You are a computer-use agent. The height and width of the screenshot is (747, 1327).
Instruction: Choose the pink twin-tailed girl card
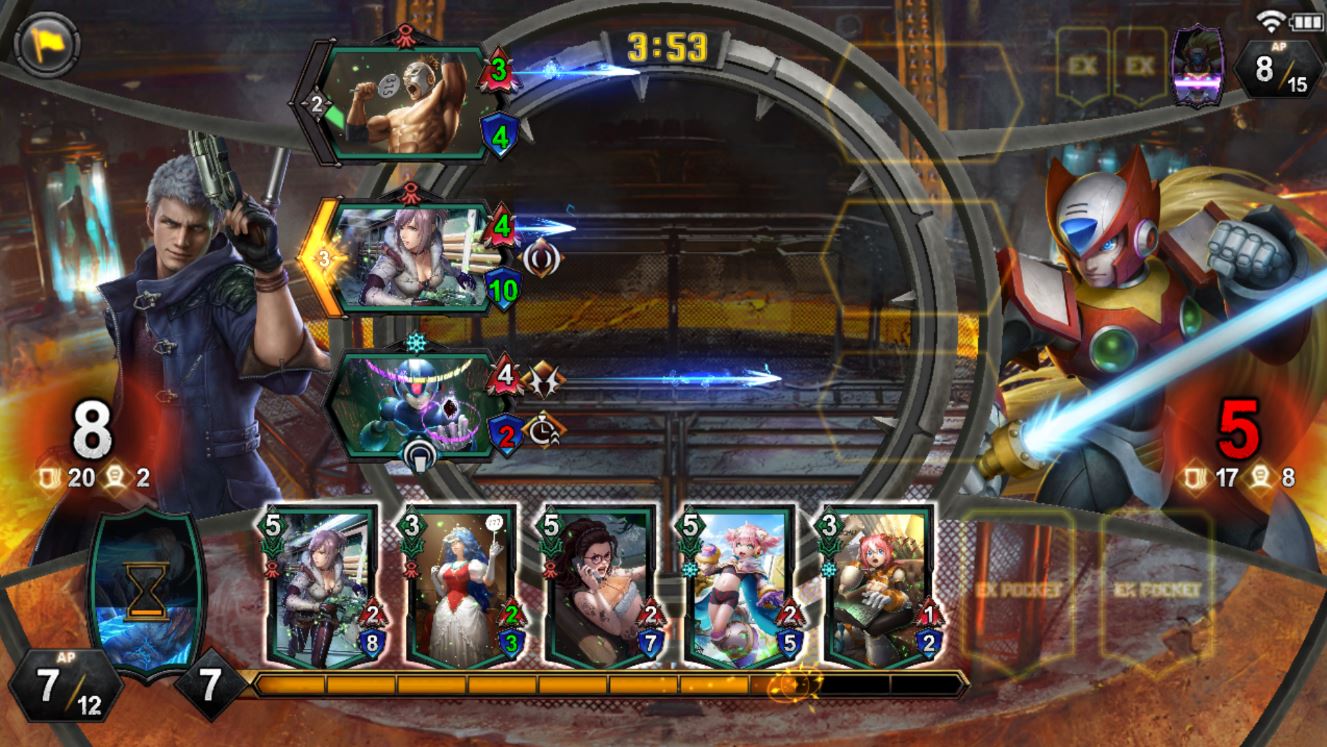[739, 587]
